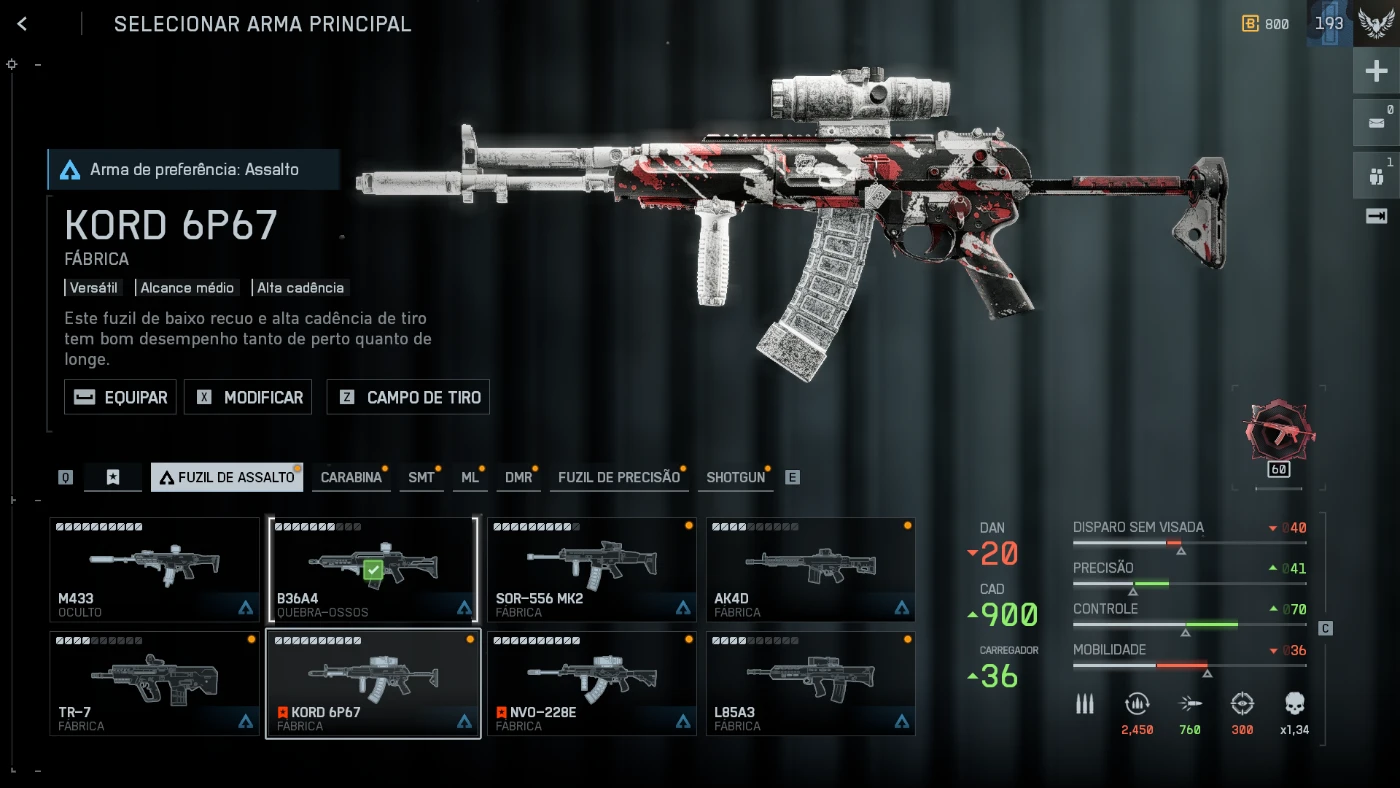Choose the Shotgun category tab

(x=735, y=477)
